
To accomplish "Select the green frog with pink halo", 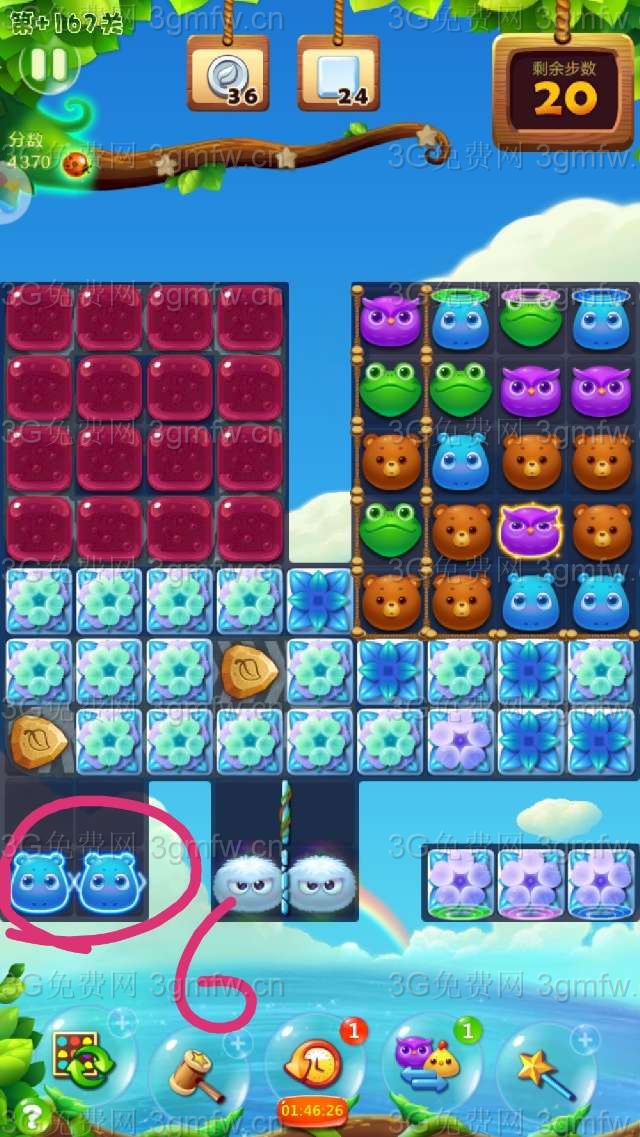I will [x=531, y=320].
